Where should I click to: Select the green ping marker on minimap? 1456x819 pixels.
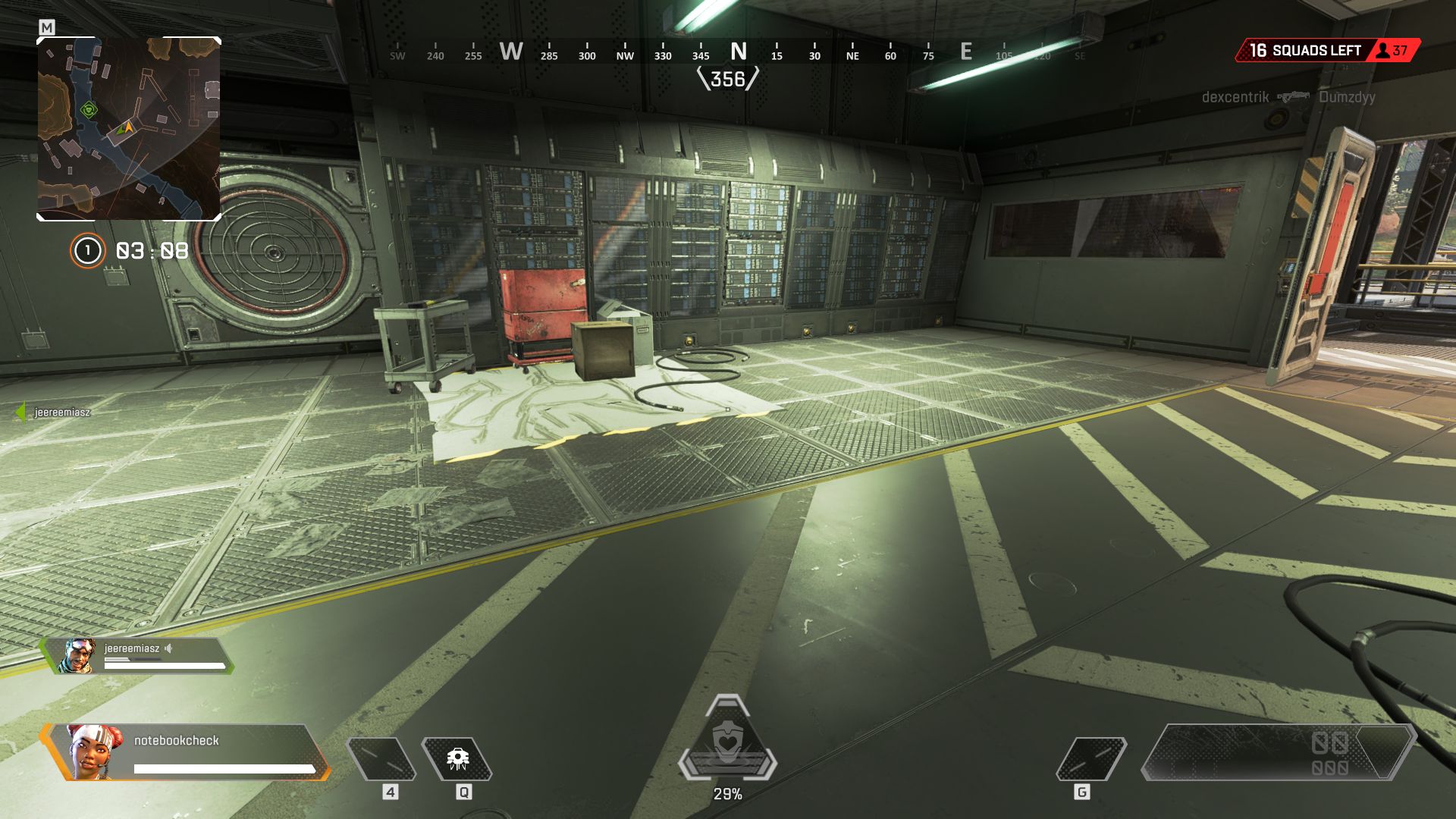89,111
